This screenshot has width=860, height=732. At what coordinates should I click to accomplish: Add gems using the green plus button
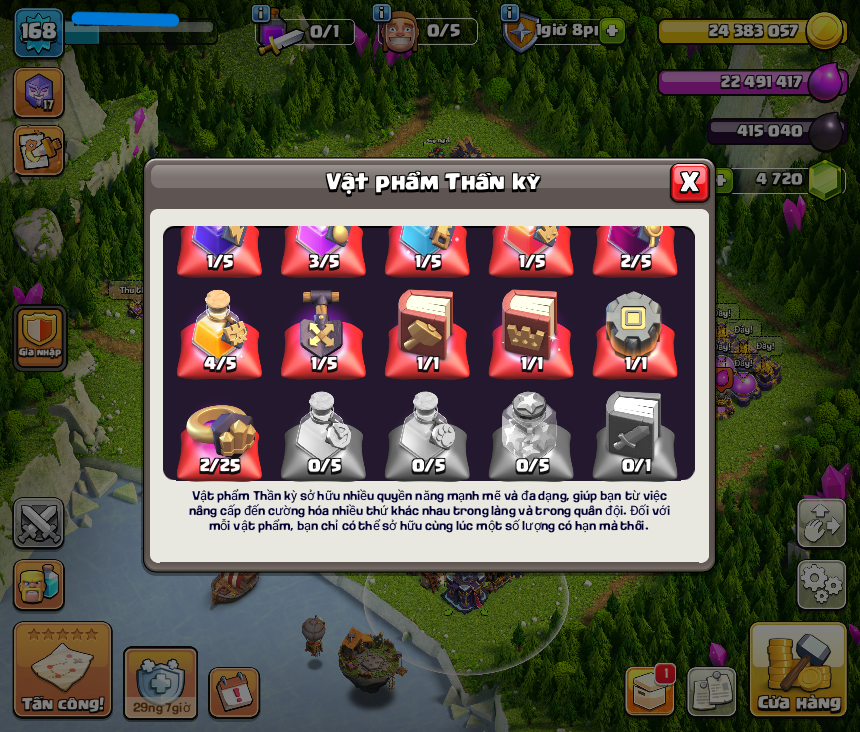(x=719, y=180)
